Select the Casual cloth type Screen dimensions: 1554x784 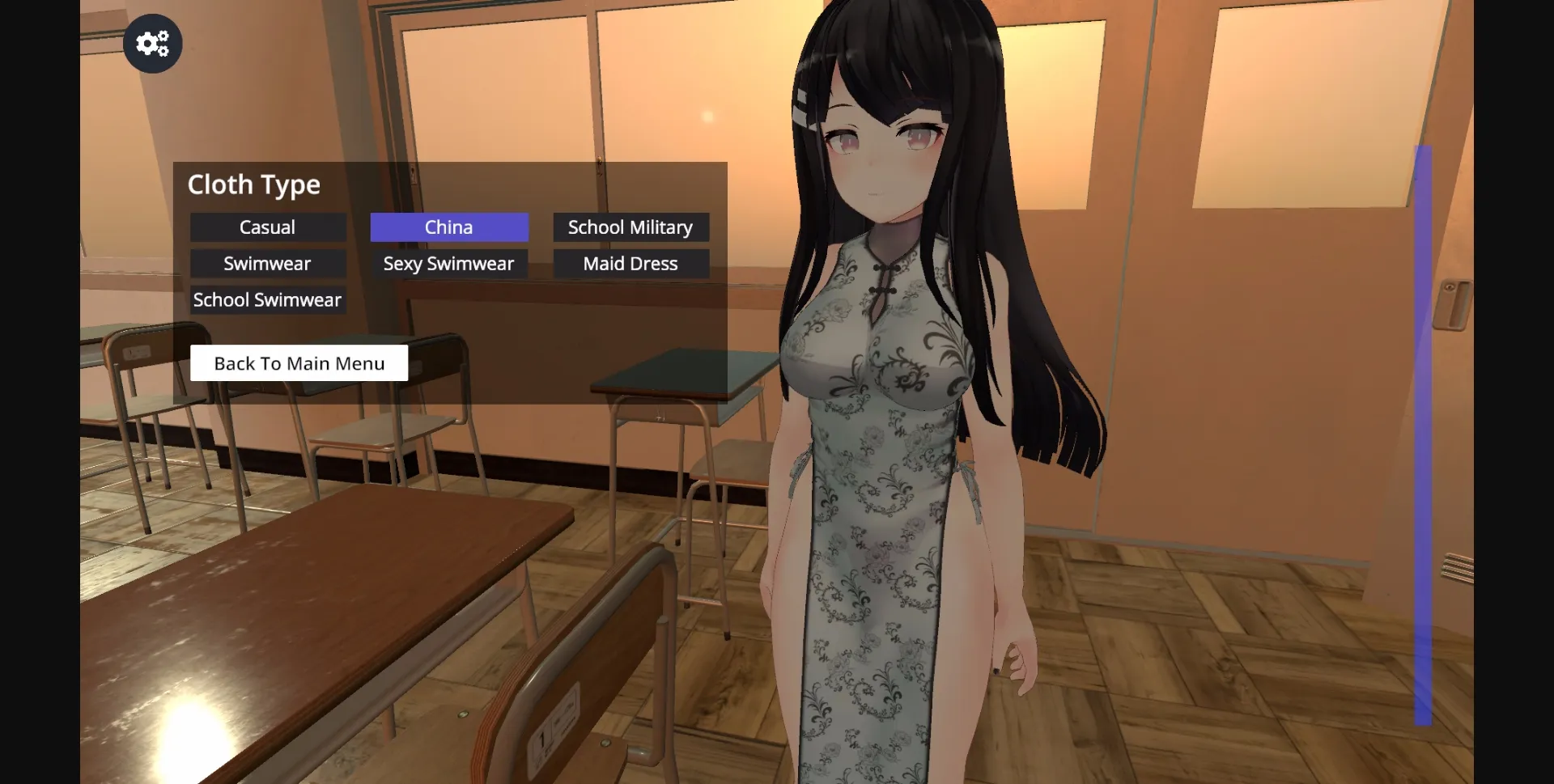(x=268, y=227)
